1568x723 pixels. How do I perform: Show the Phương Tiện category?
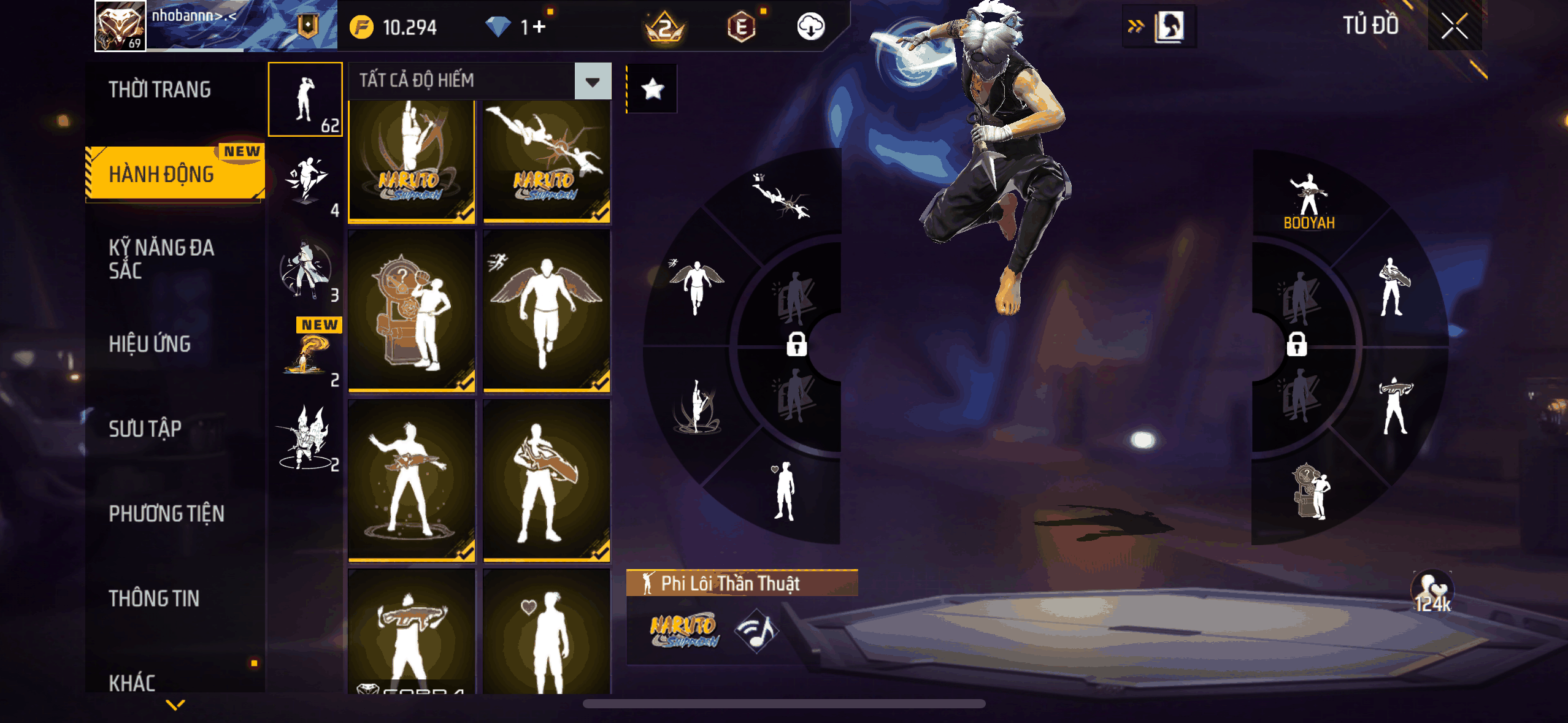(x=166, y=513)
